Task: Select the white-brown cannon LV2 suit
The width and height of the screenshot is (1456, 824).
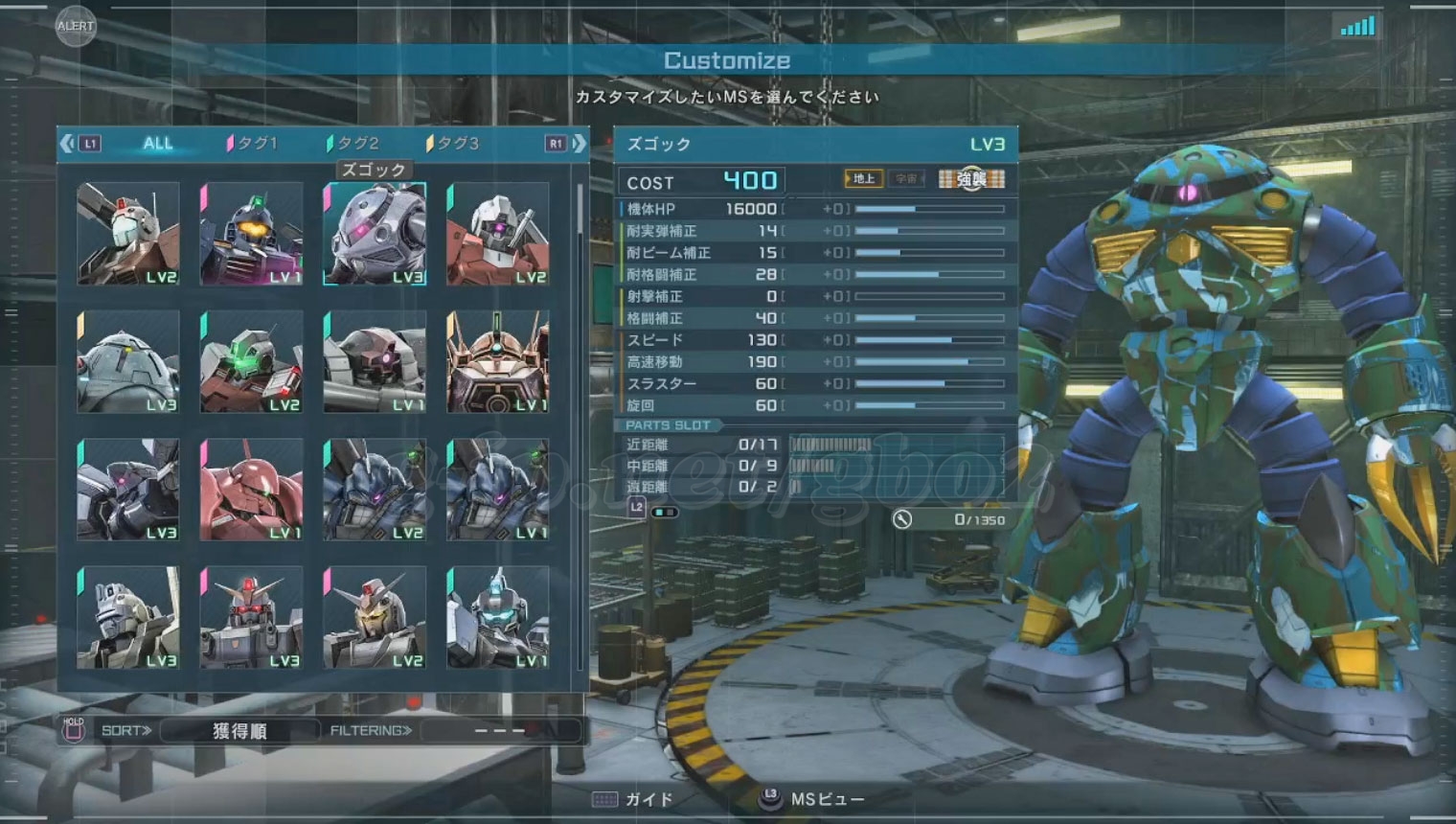Action: click(x=128, y=234)
